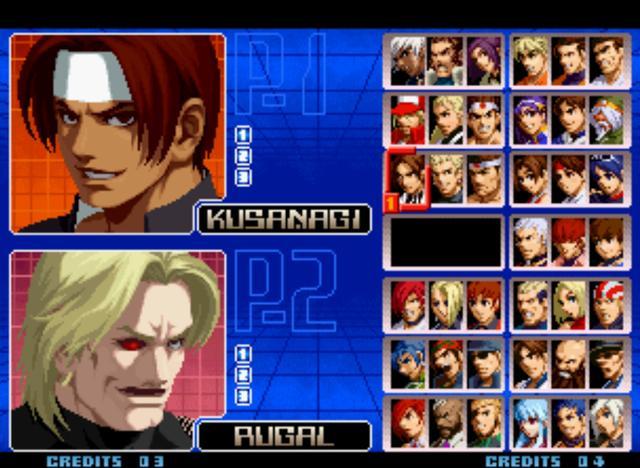Choose Maxima's portrait
The width and height of the screenshot is (640, 468).
pos(445,62)
